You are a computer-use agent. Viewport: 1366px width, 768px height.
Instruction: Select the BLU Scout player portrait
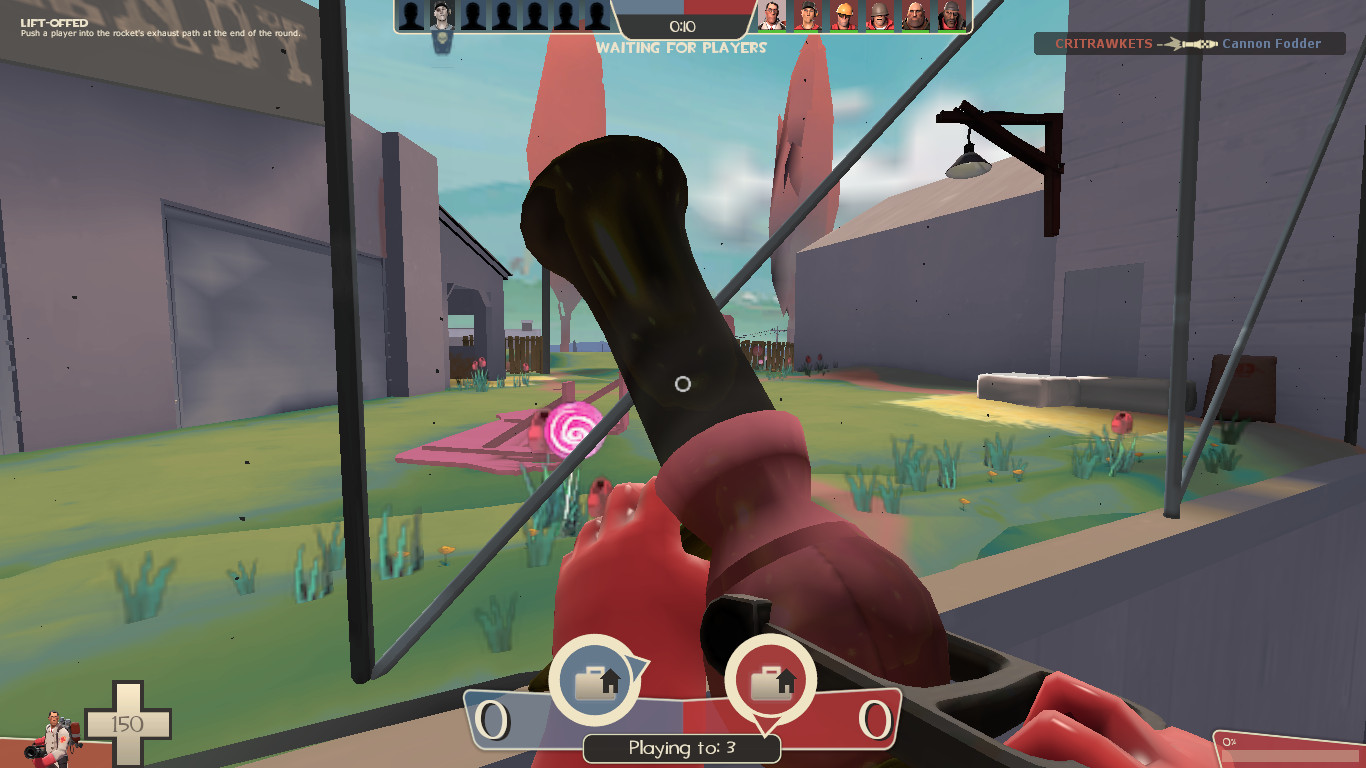tap(441, 16)
